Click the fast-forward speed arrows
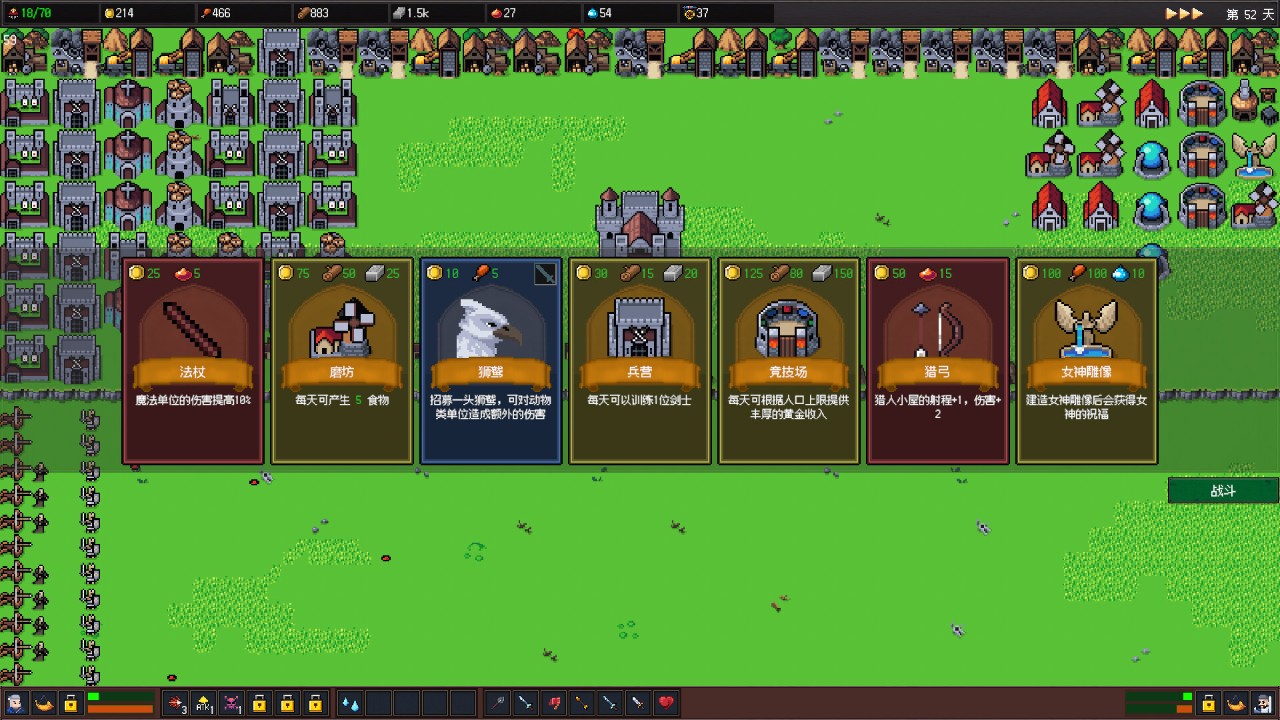Image resolution: width=1280 pixels, height=720 pixels. (1184, 14)
